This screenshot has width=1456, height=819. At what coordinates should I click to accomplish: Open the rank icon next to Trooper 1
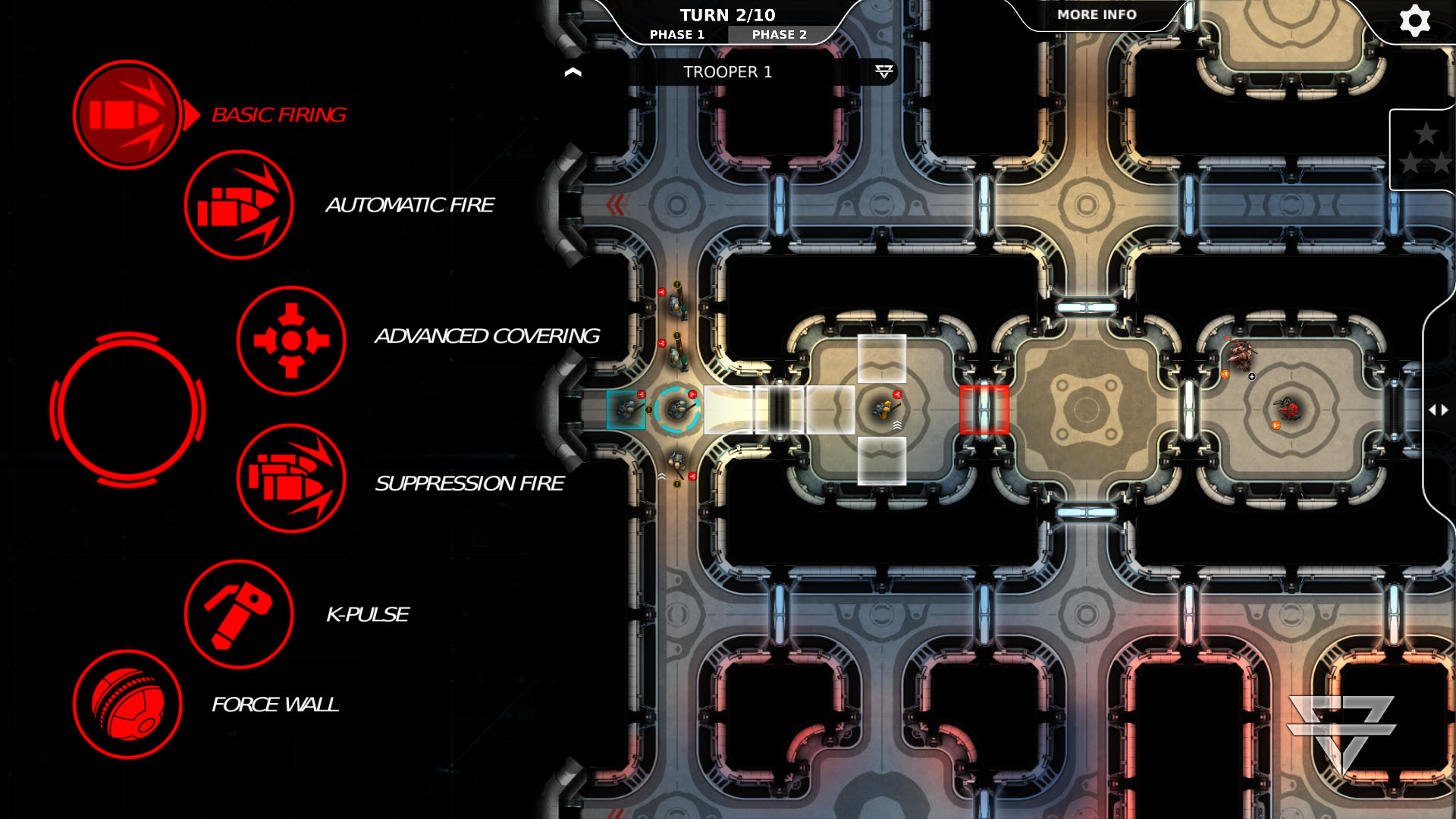[882, 73]
